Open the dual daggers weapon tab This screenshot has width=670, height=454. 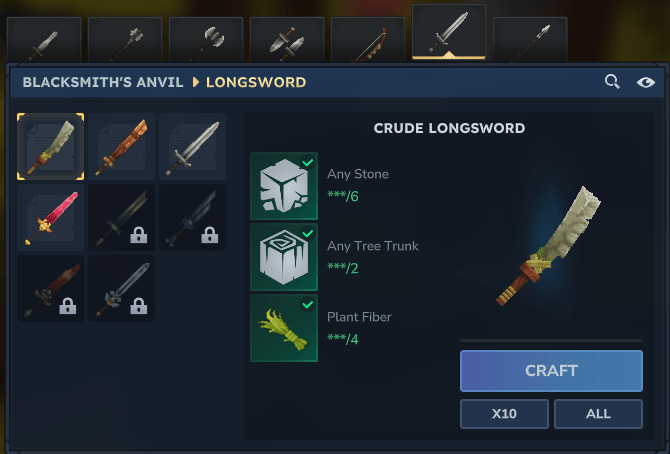point(287,40)
